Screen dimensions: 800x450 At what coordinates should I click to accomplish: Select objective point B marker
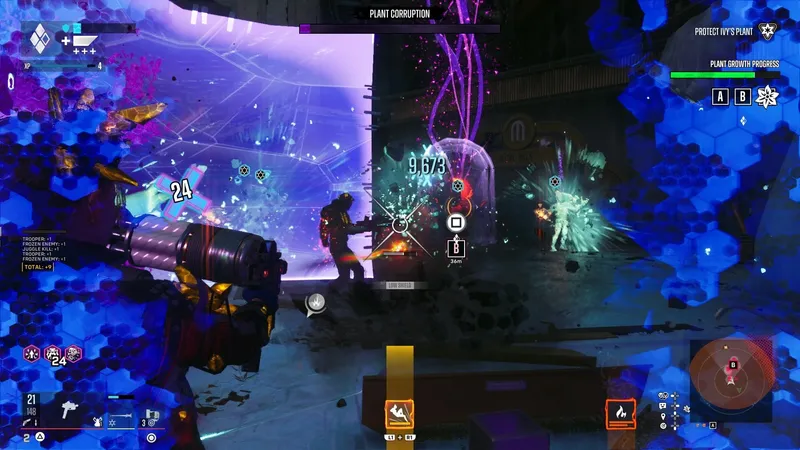pos(742,97)
